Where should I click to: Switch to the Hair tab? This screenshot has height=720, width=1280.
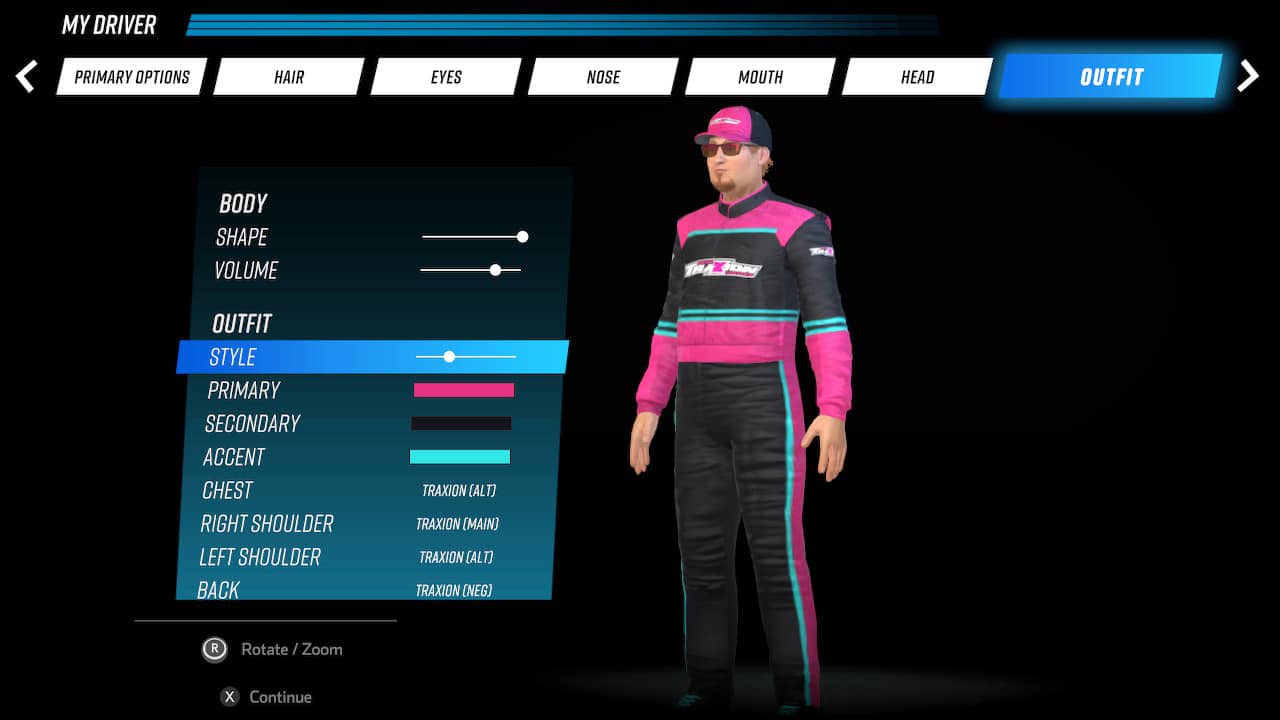288,76
